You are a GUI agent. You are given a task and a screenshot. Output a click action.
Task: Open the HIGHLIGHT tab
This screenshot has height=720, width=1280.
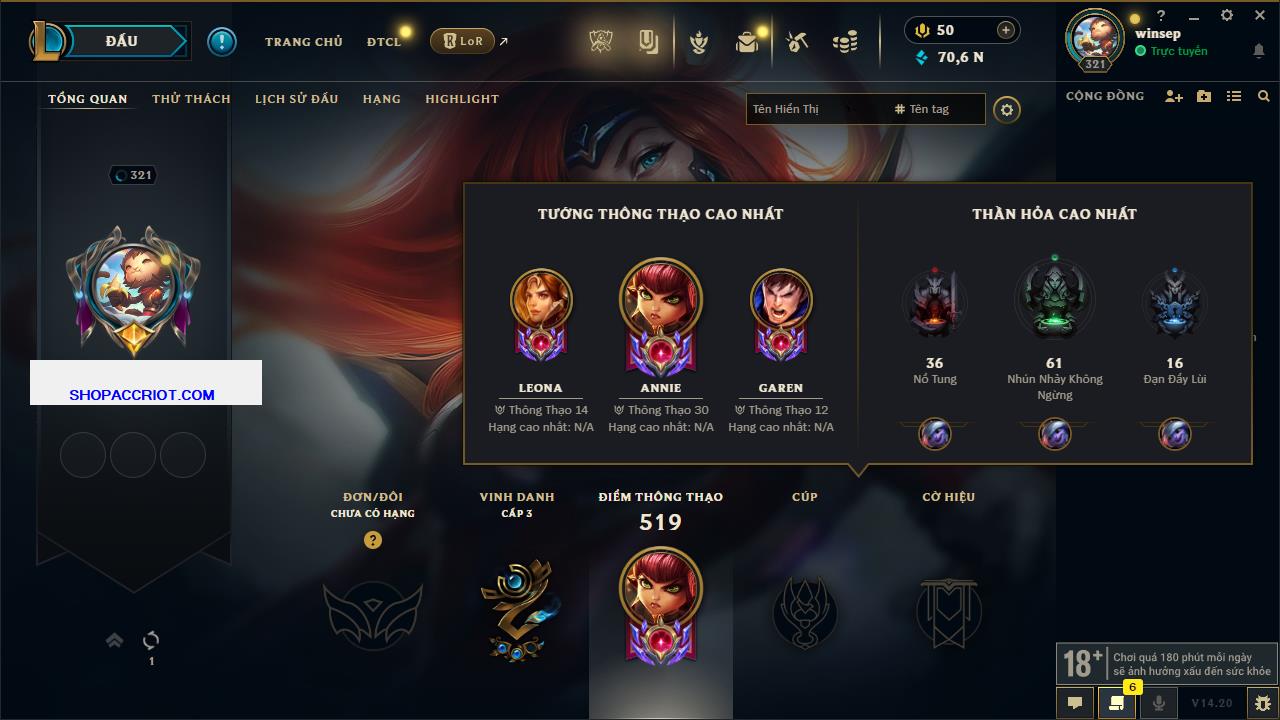[x=461, y=99]
